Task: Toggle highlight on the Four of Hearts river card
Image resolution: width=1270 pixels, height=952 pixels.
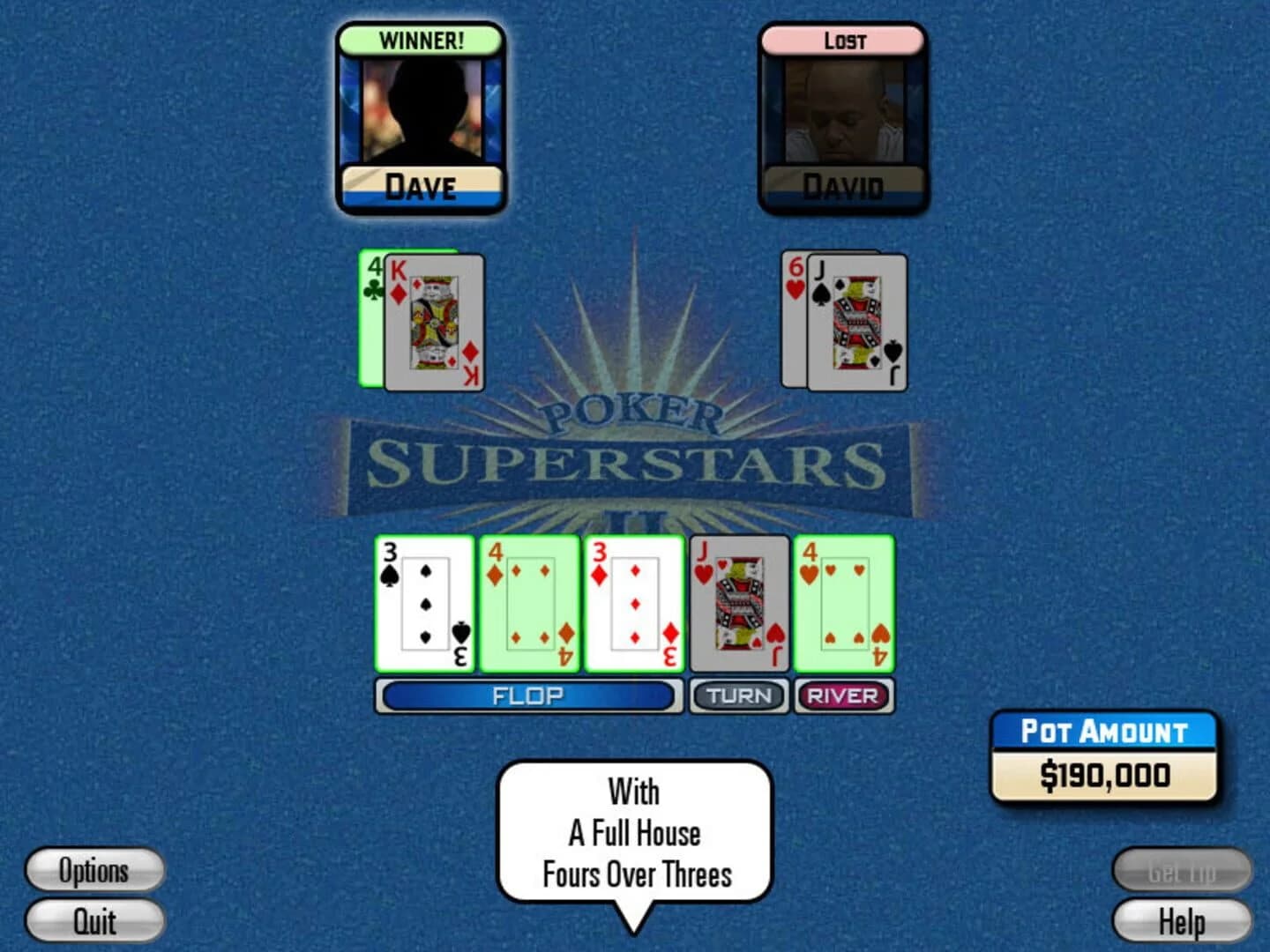Action: (x=844, y=604)
